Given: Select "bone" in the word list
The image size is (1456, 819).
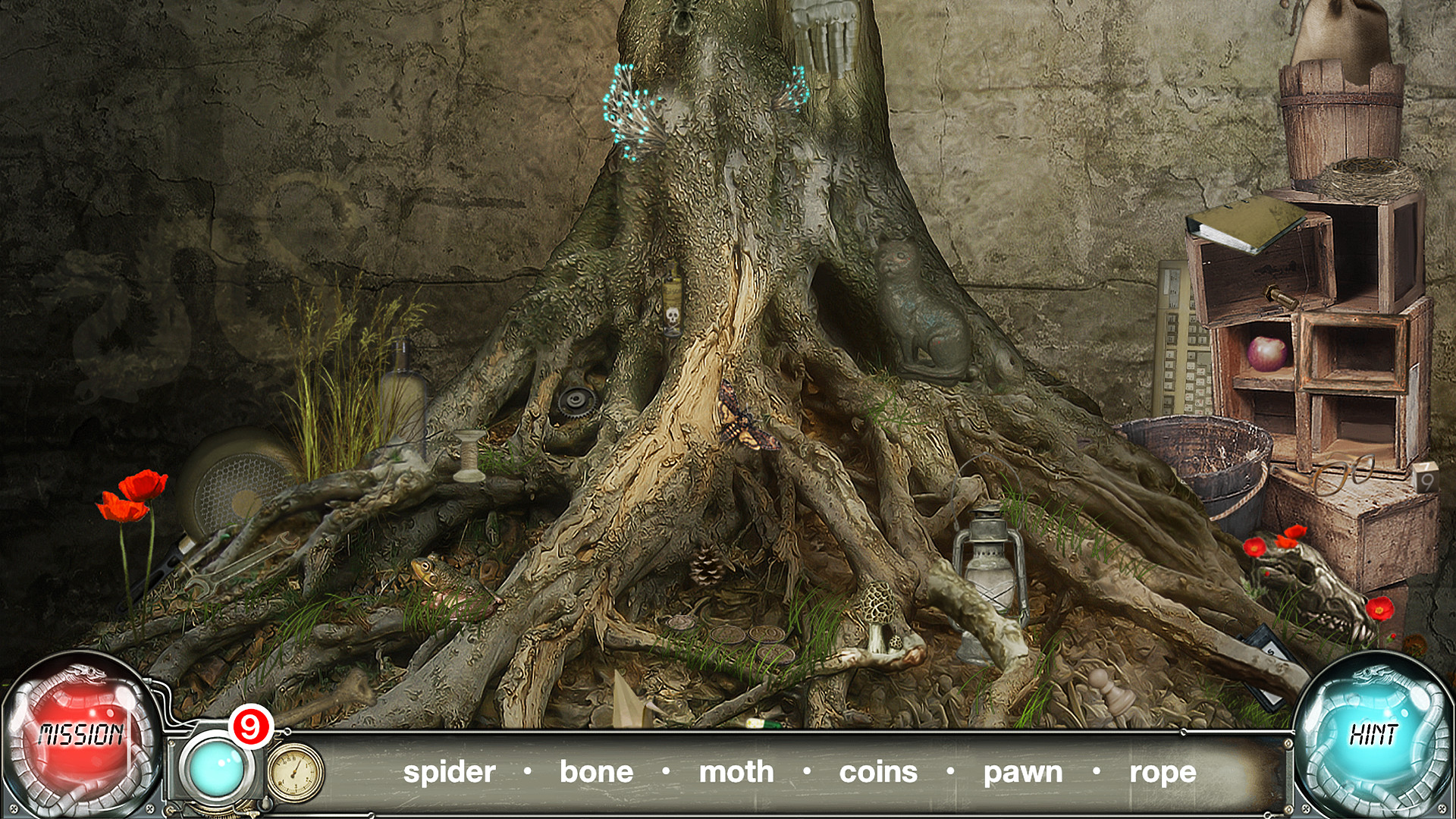Looking at the screenshot, I should [595, 772].
